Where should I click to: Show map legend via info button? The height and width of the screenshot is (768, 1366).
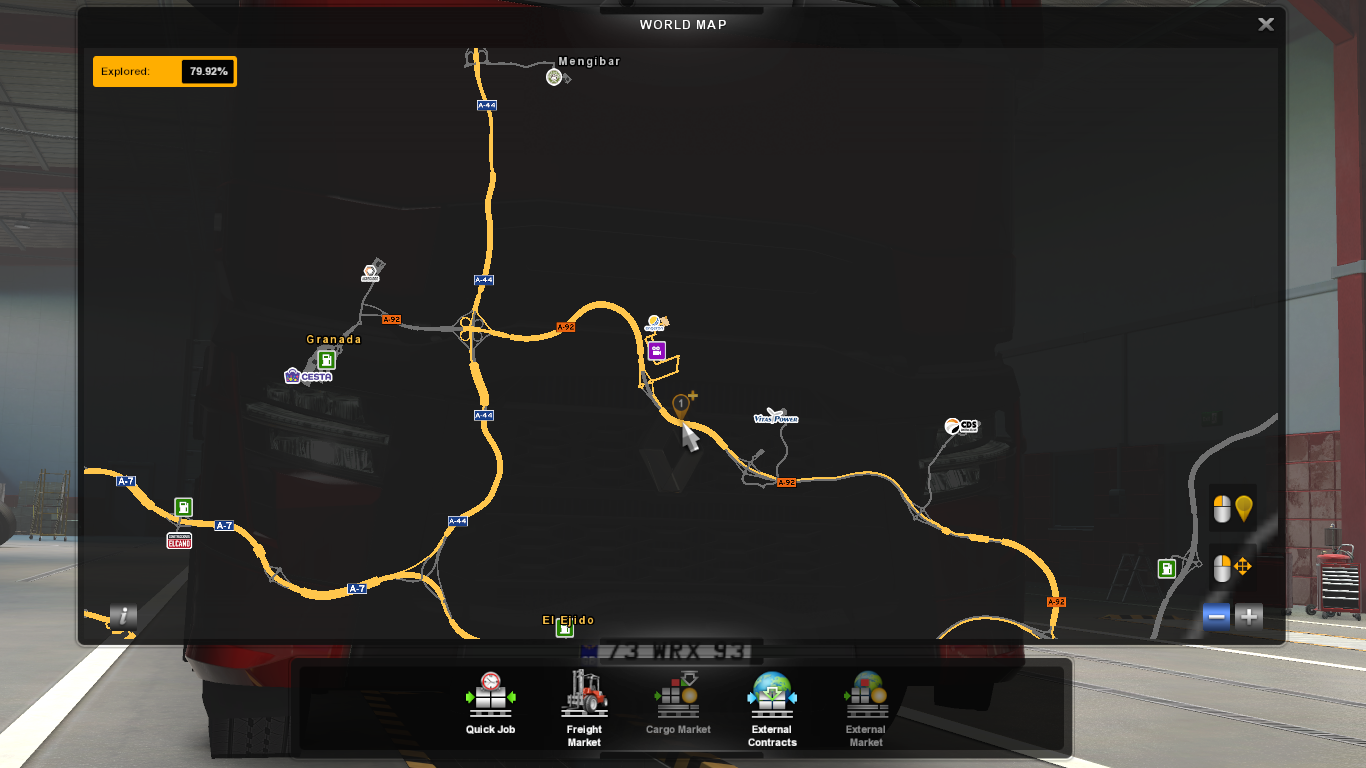[123, 616]
